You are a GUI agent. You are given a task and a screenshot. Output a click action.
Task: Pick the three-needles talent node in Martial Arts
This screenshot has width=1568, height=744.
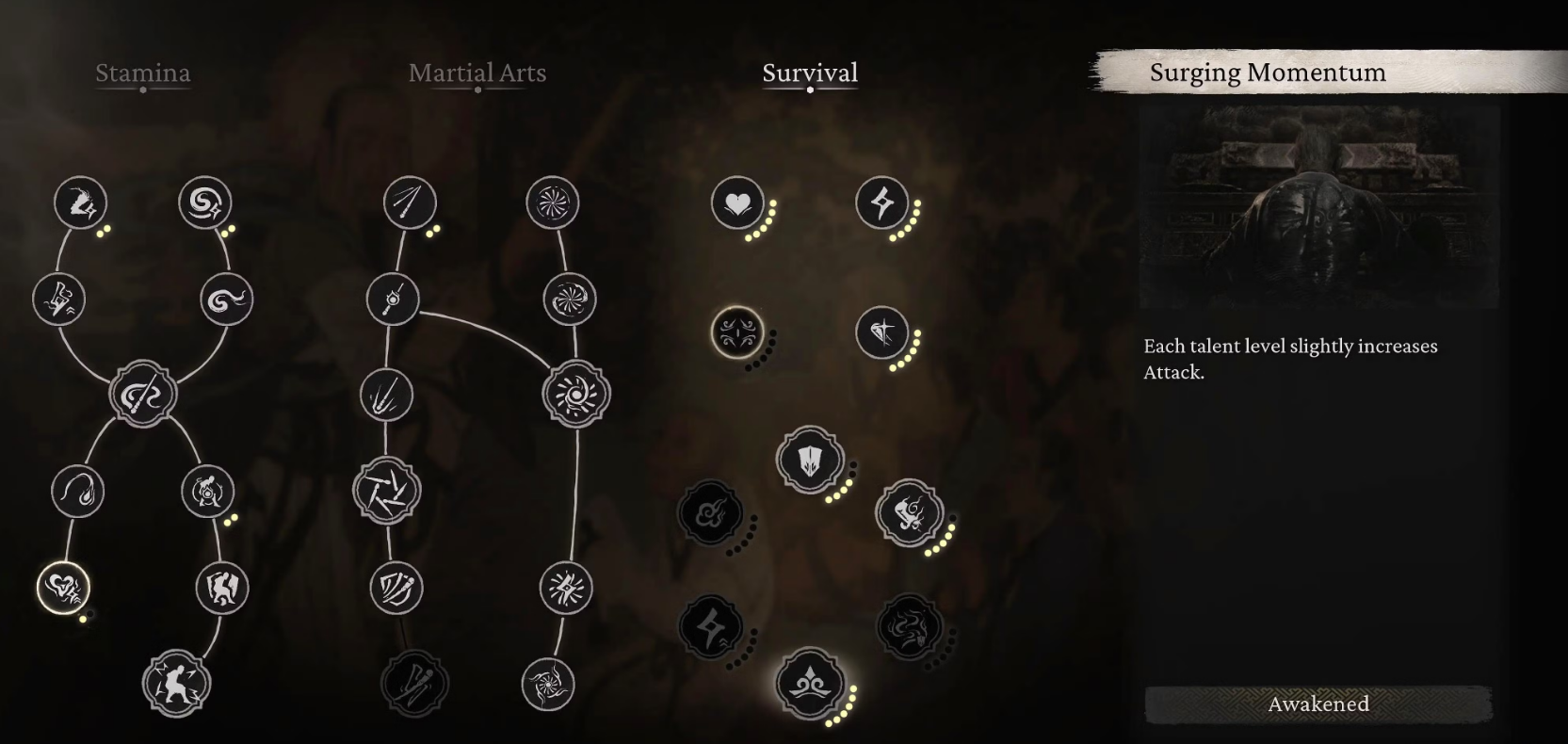click(x=410, y=202)
